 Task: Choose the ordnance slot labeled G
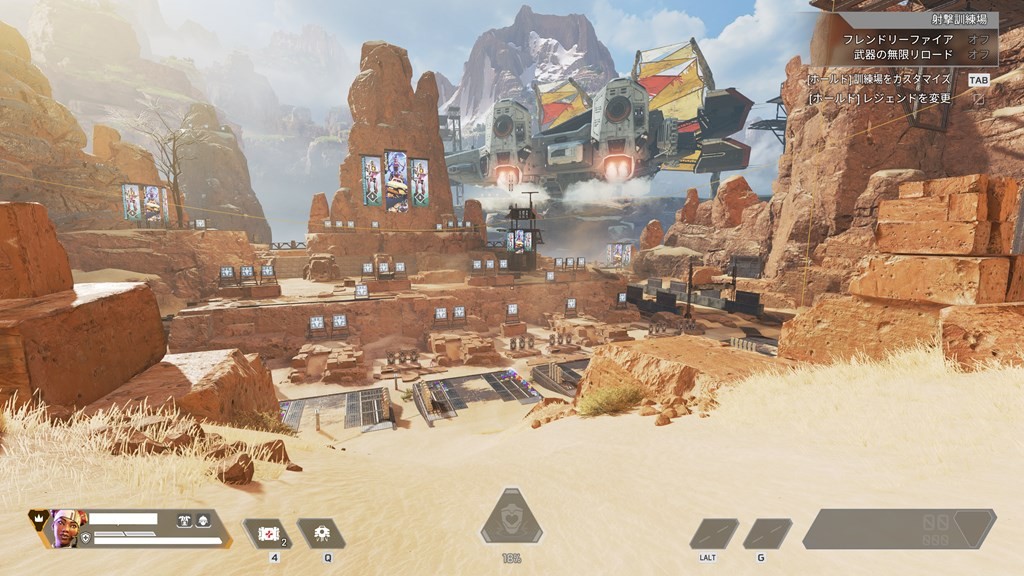point(767,533)
